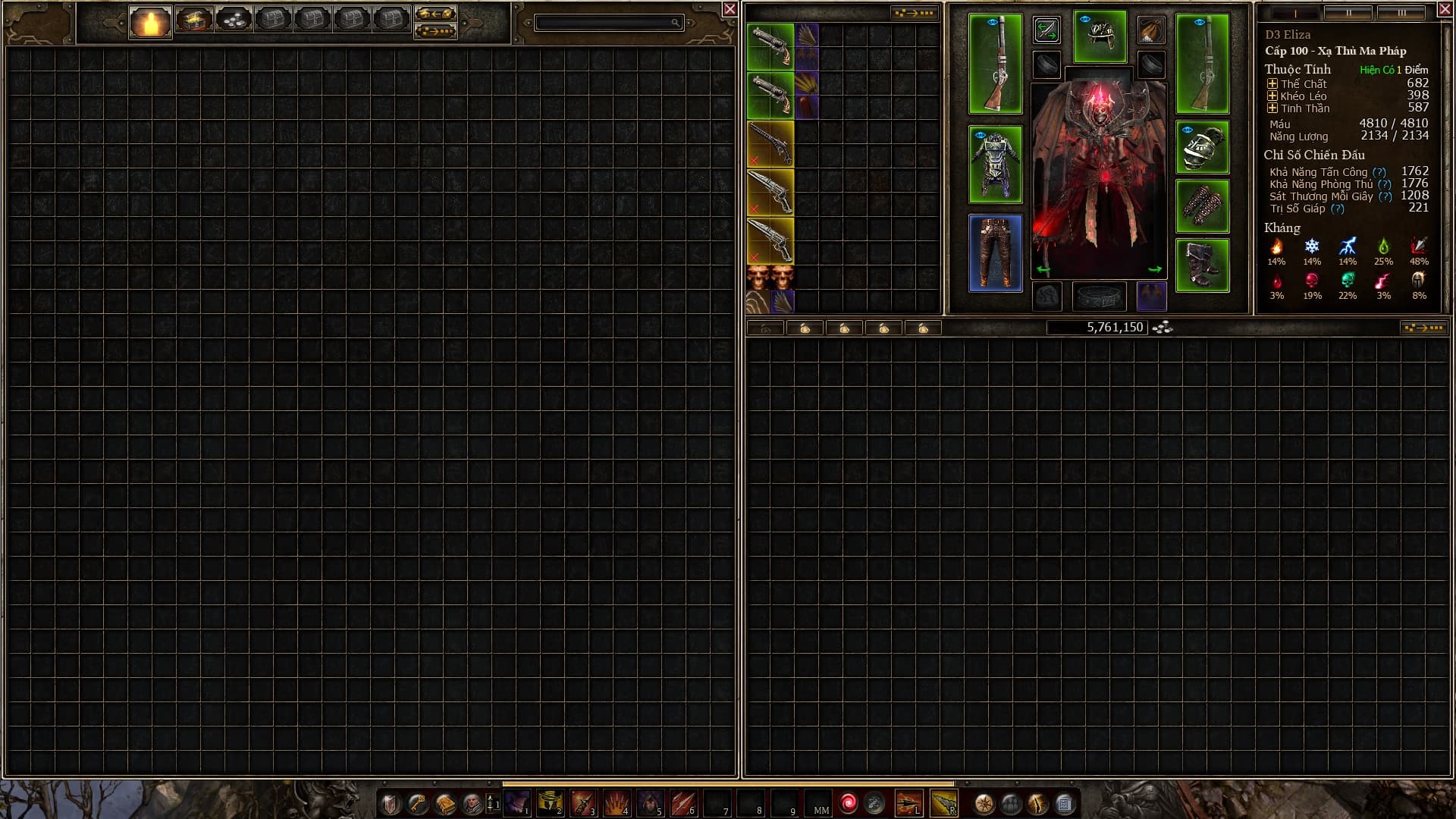This screenshot has height=819, width=1456.
Task: Activate the red swirl portal skill
Action: [x=849, y=802]
